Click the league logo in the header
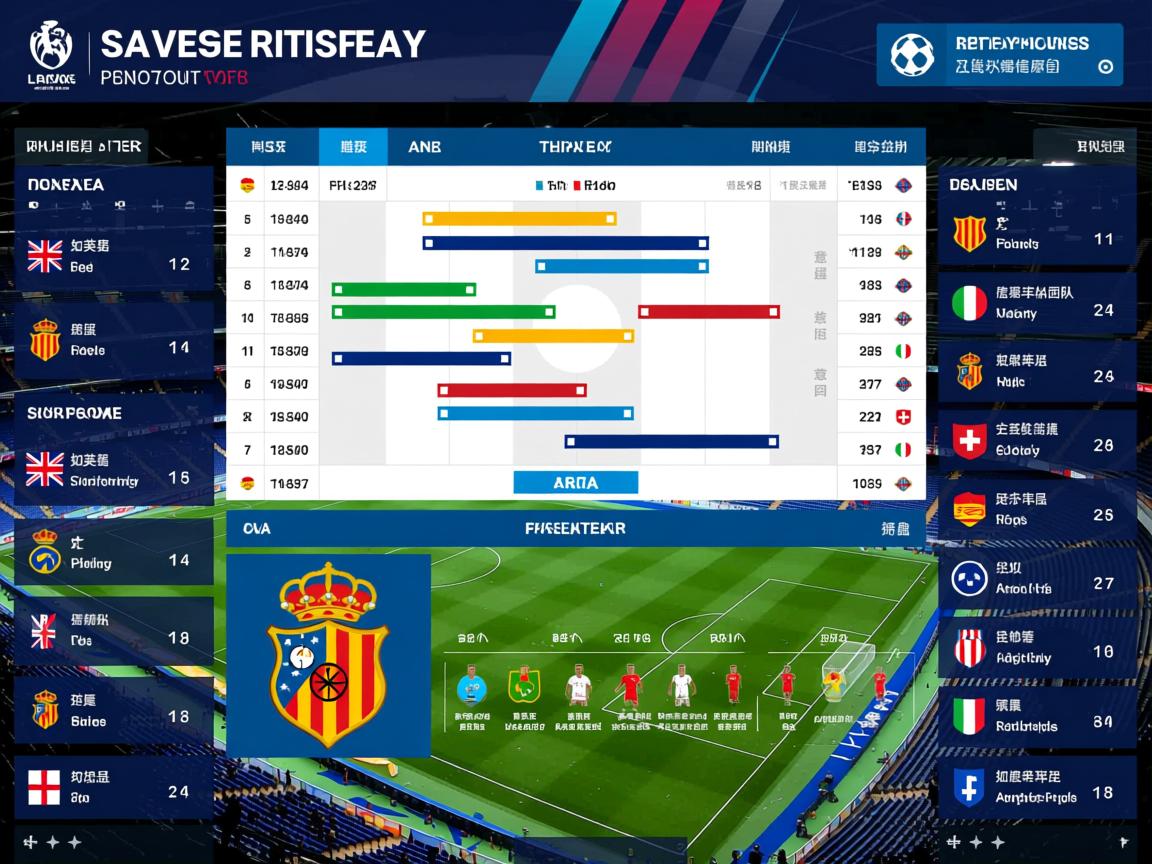 52,56
